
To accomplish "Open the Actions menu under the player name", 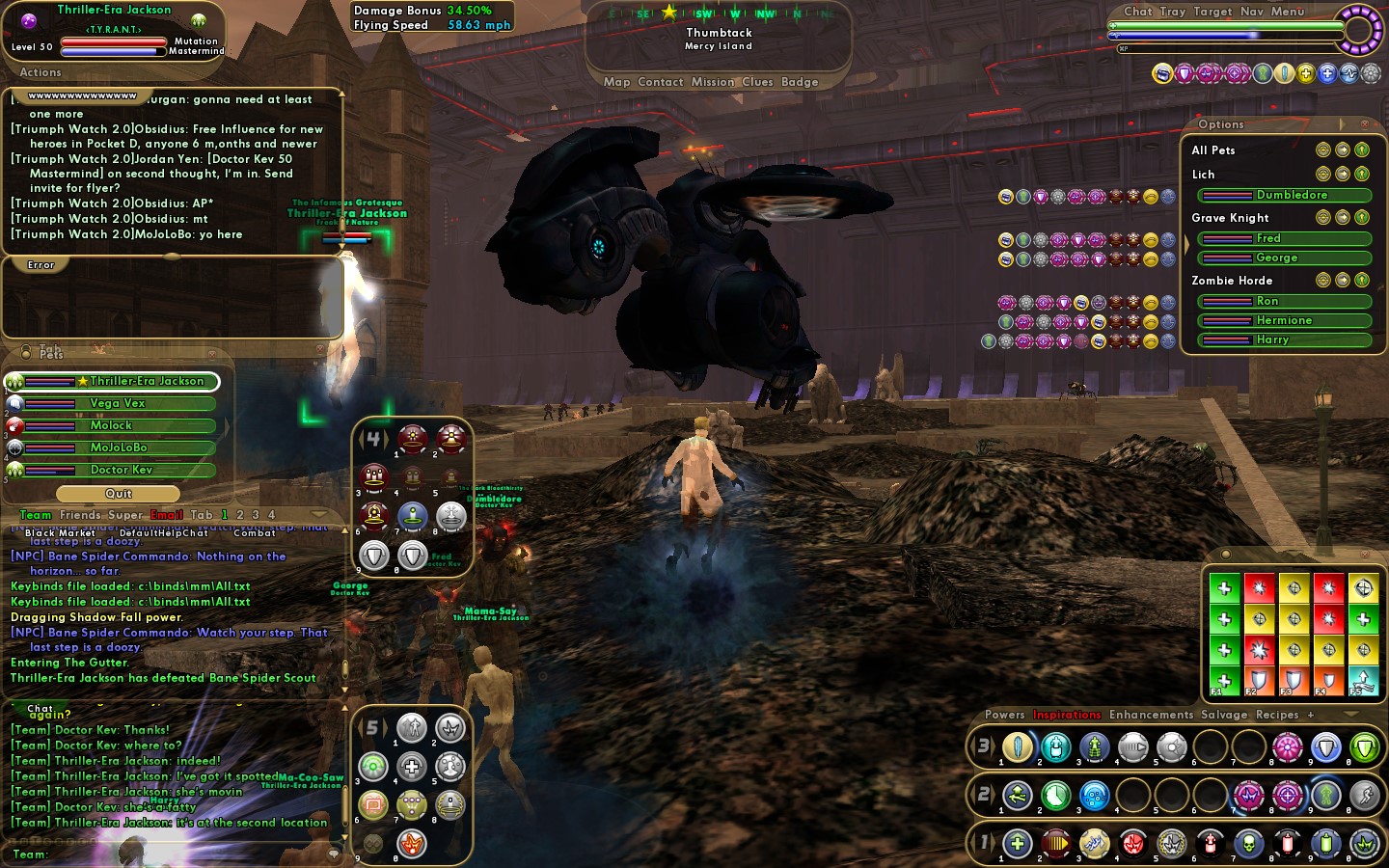I will (x=41, y=72).
